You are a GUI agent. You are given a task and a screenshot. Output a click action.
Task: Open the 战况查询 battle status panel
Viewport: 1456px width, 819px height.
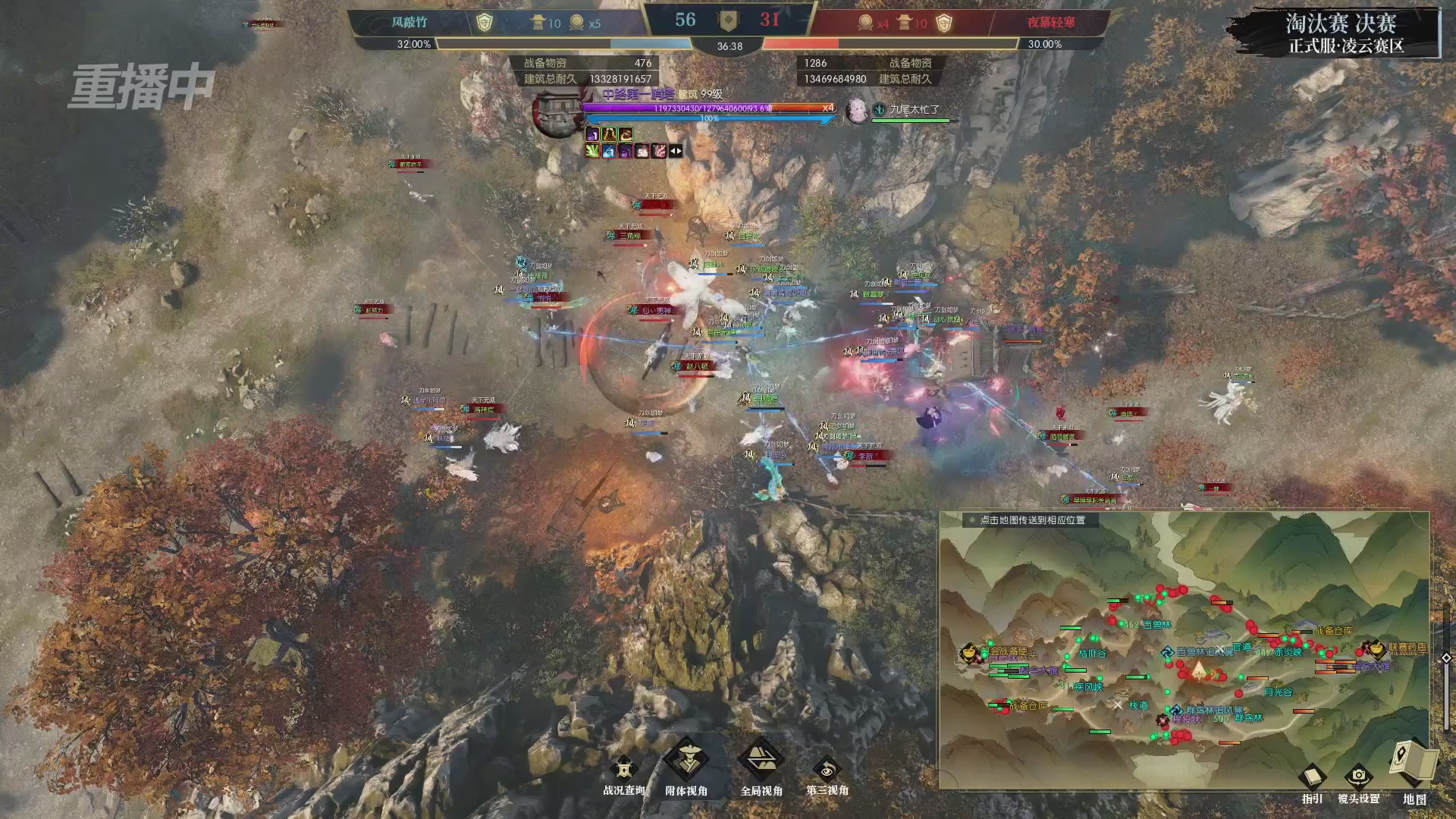click(x=623, y=771)
